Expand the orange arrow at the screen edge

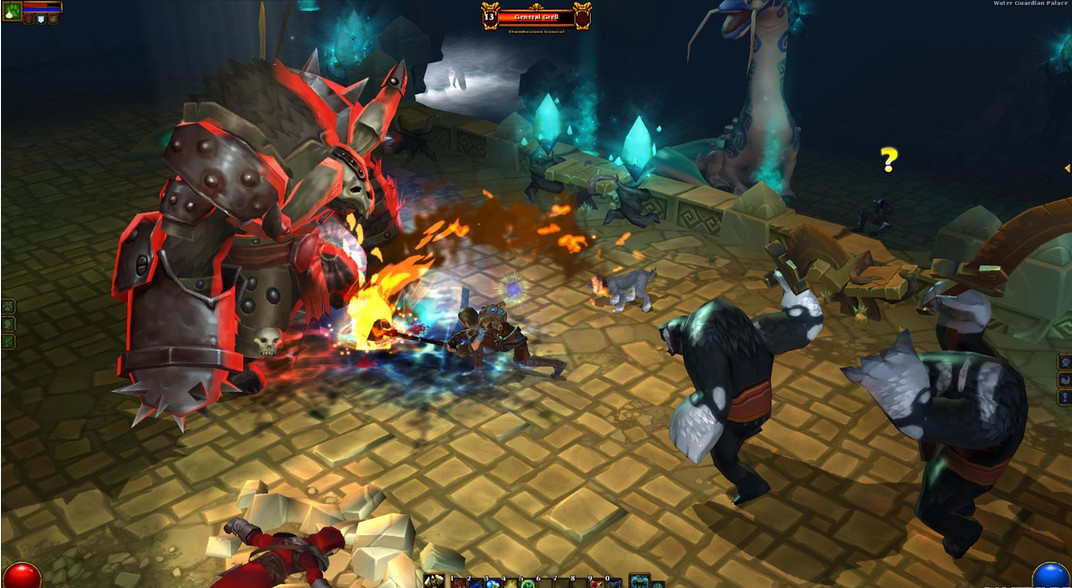[1067, 168]
